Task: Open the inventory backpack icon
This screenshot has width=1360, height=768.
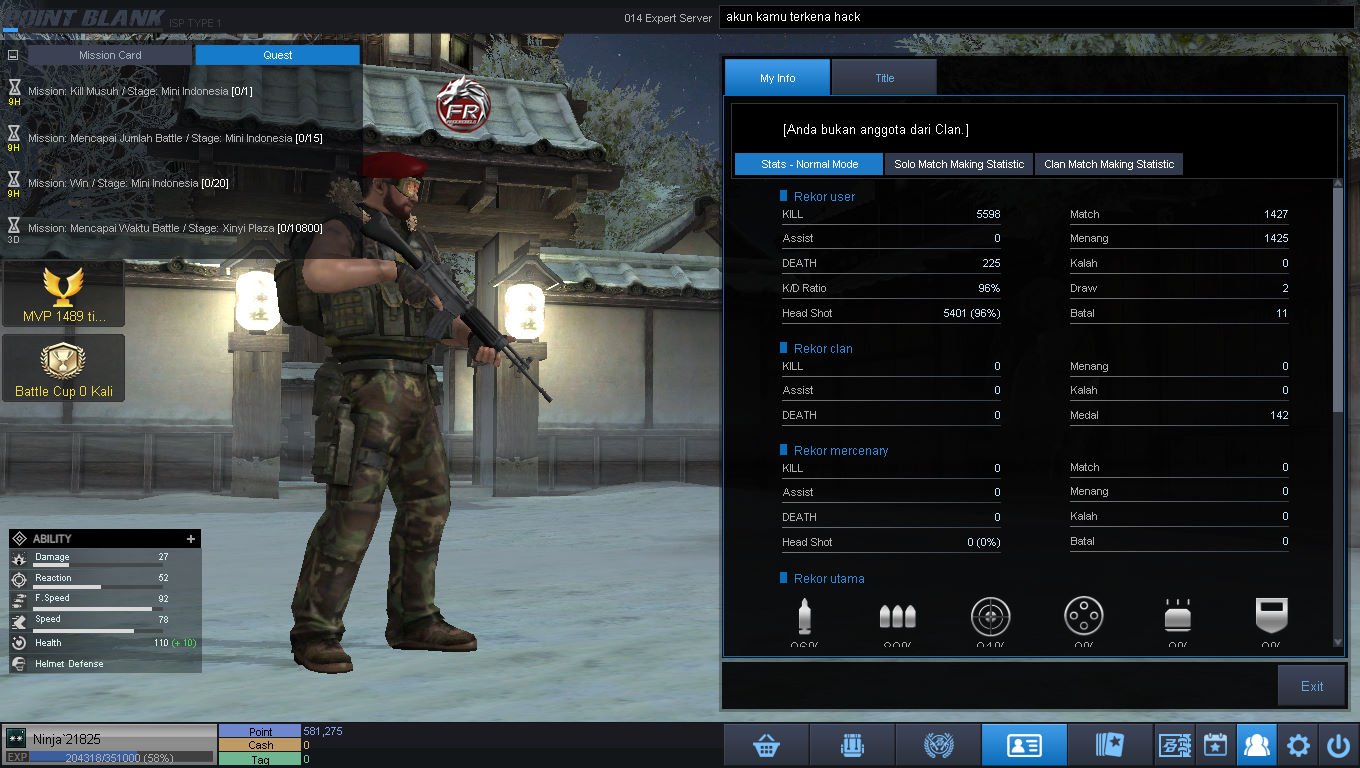Action: point(852,745)
